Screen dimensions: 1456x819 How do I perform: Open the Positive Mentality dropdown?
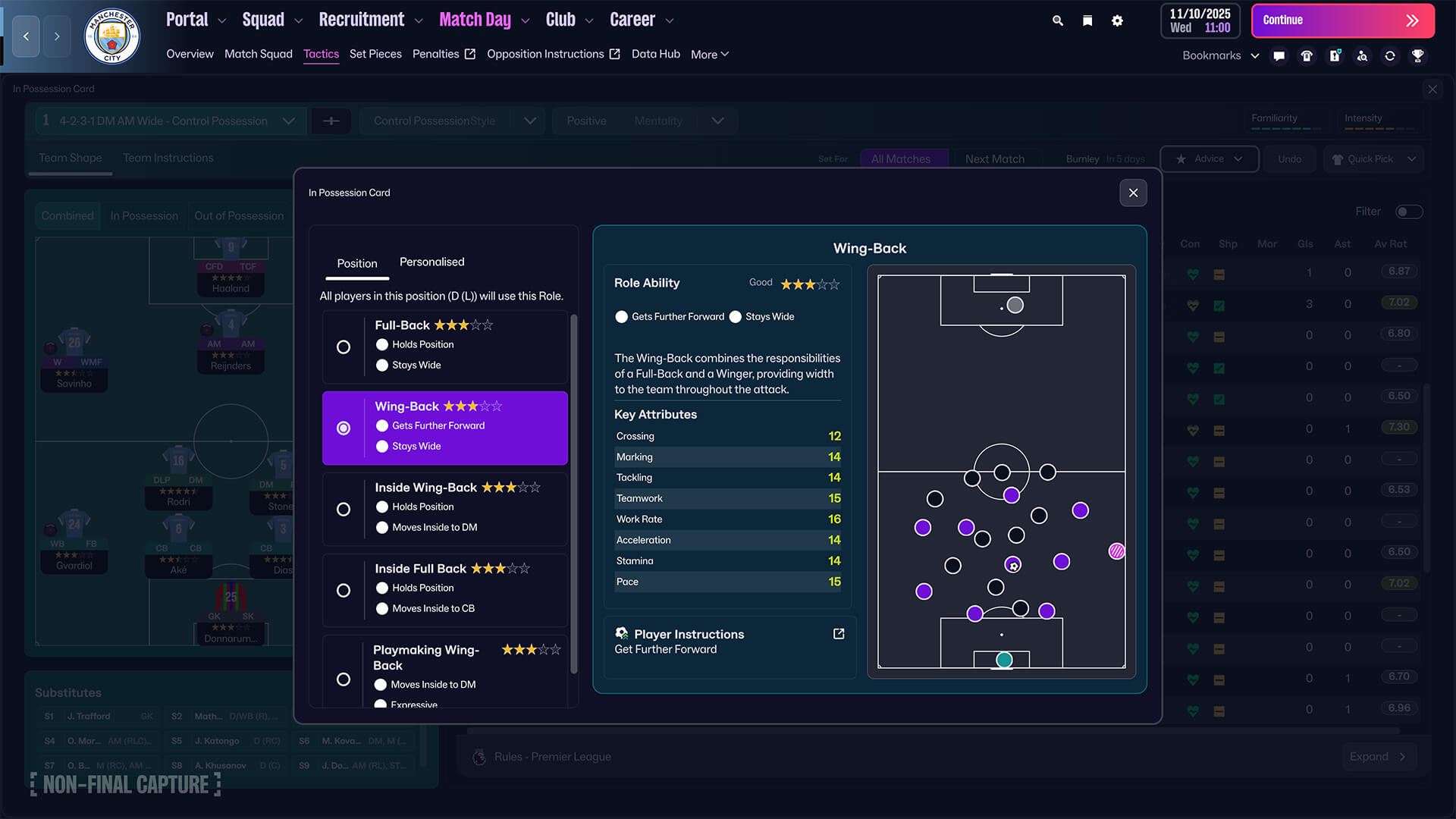click(717, 121)
